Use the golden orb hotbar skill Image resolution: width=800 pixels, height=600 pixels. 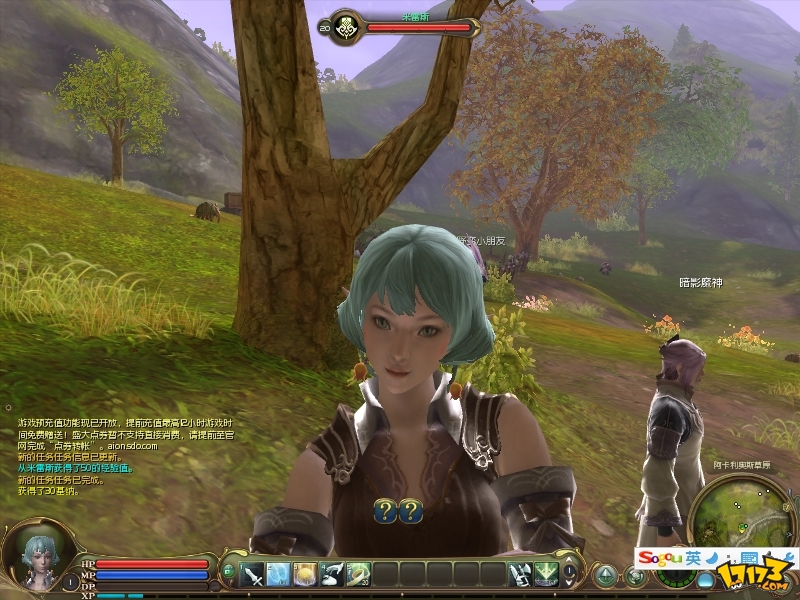point(305,574)
